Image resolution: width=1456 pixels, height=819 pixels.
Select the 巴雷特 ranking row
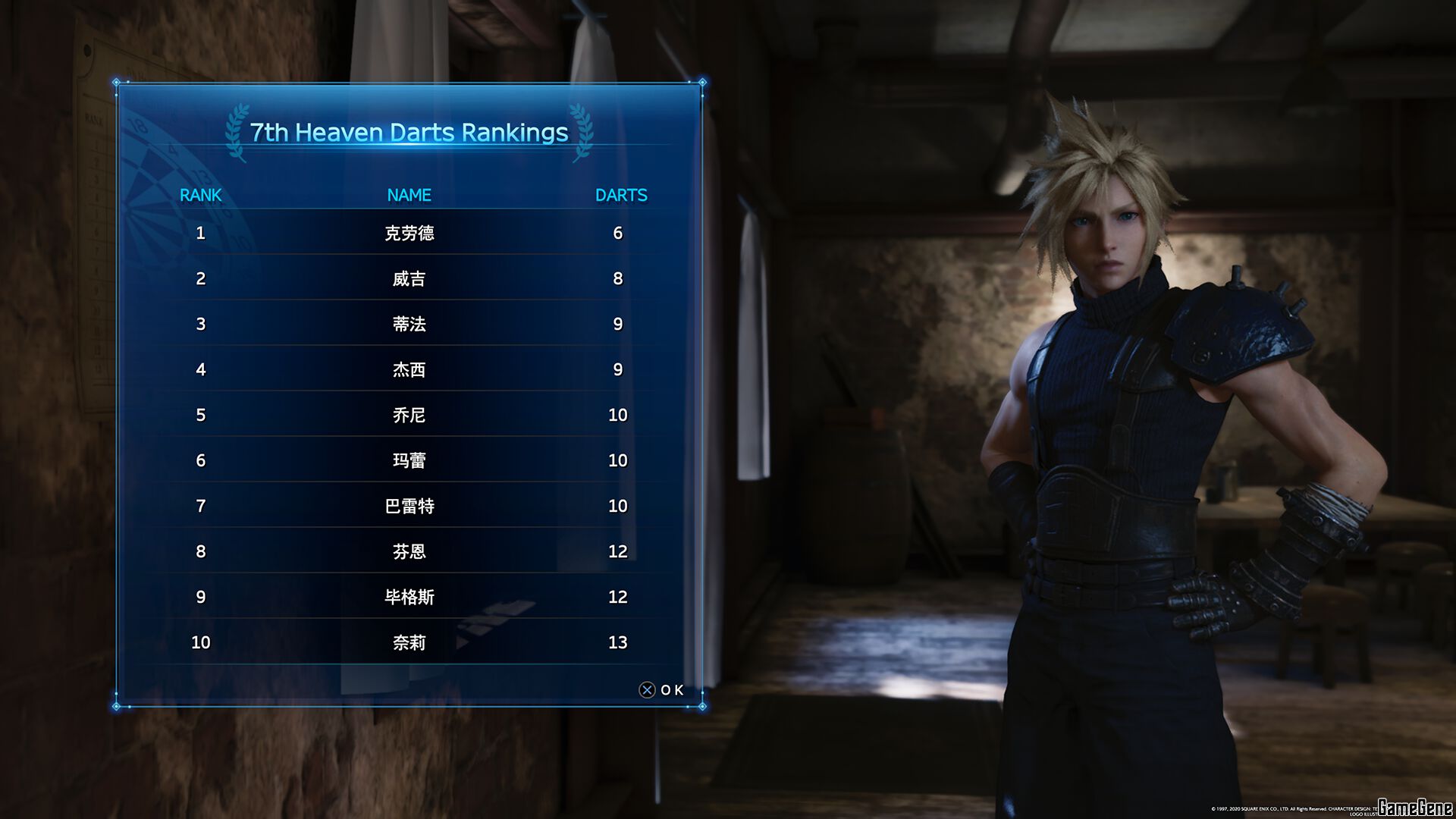click(x=409, y=506)
